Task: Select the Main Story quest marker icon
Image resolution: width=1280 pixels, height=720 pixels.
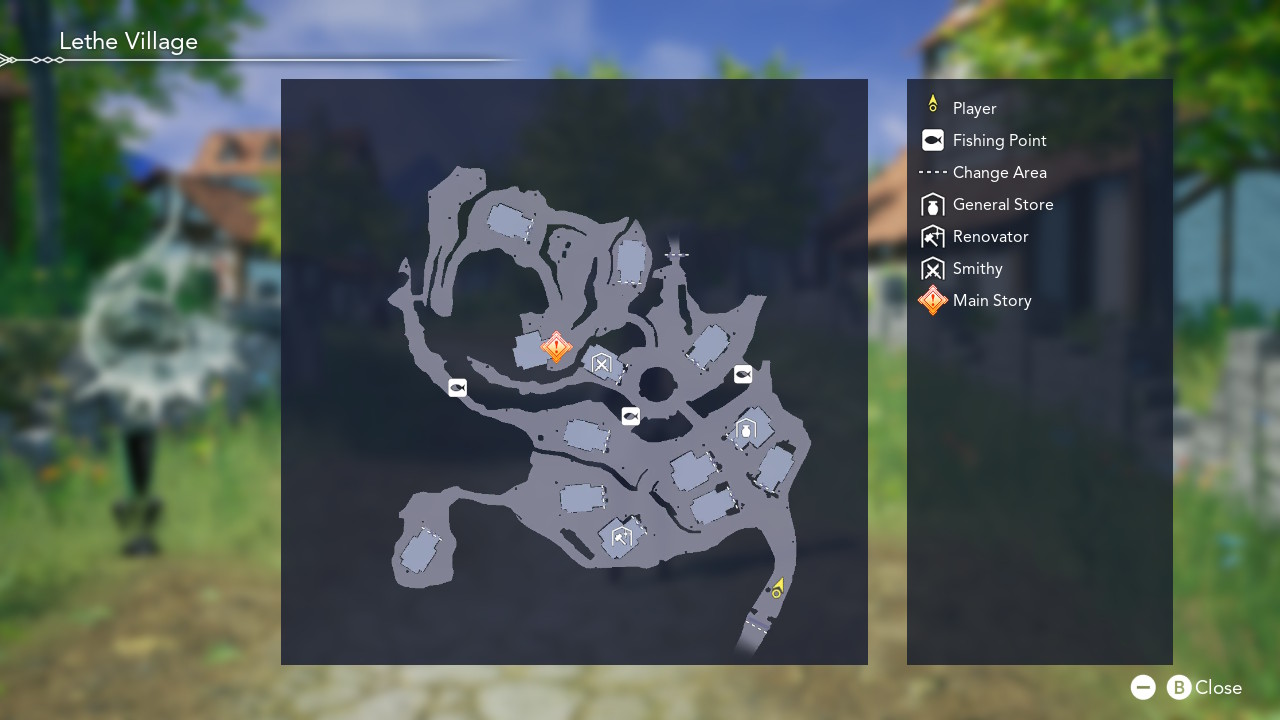Action: [555, 347]
